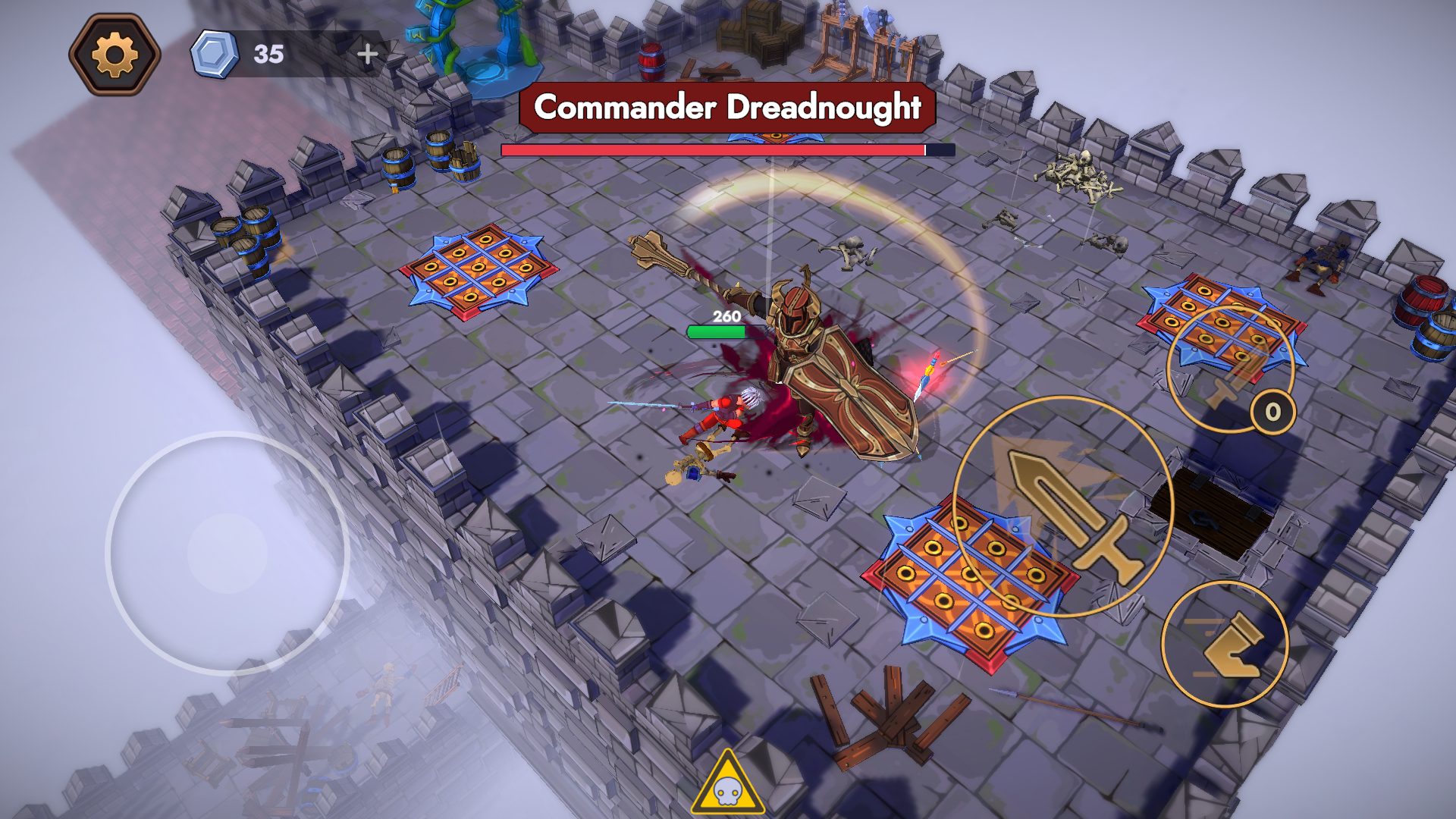Tap the Commander Dreadnought name banner
The image size is (1456, 819).
point(726,108)
